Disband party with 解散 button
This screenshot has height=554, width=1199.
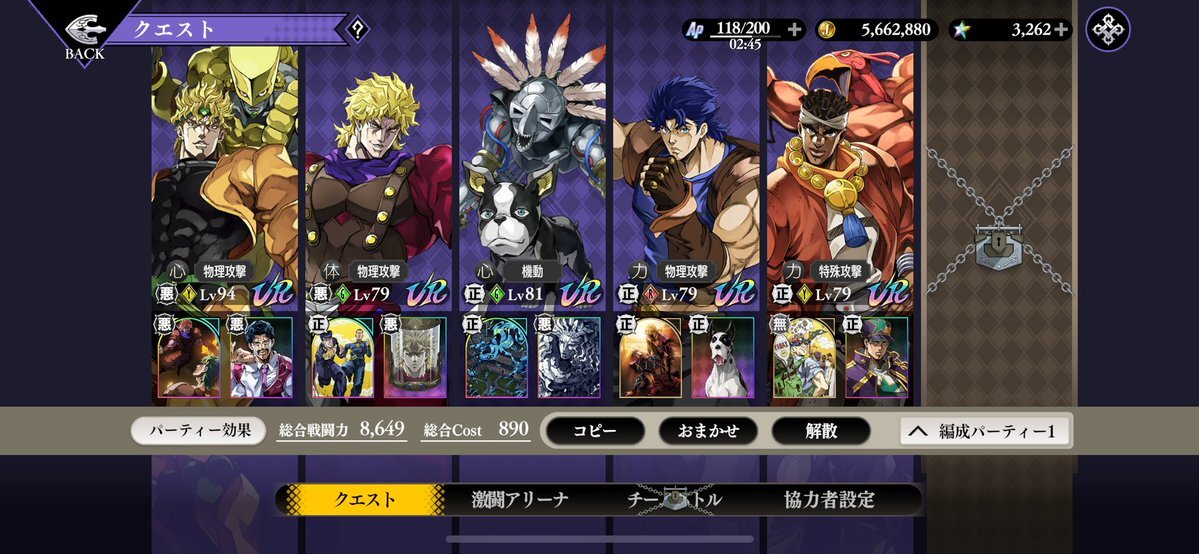821,431
